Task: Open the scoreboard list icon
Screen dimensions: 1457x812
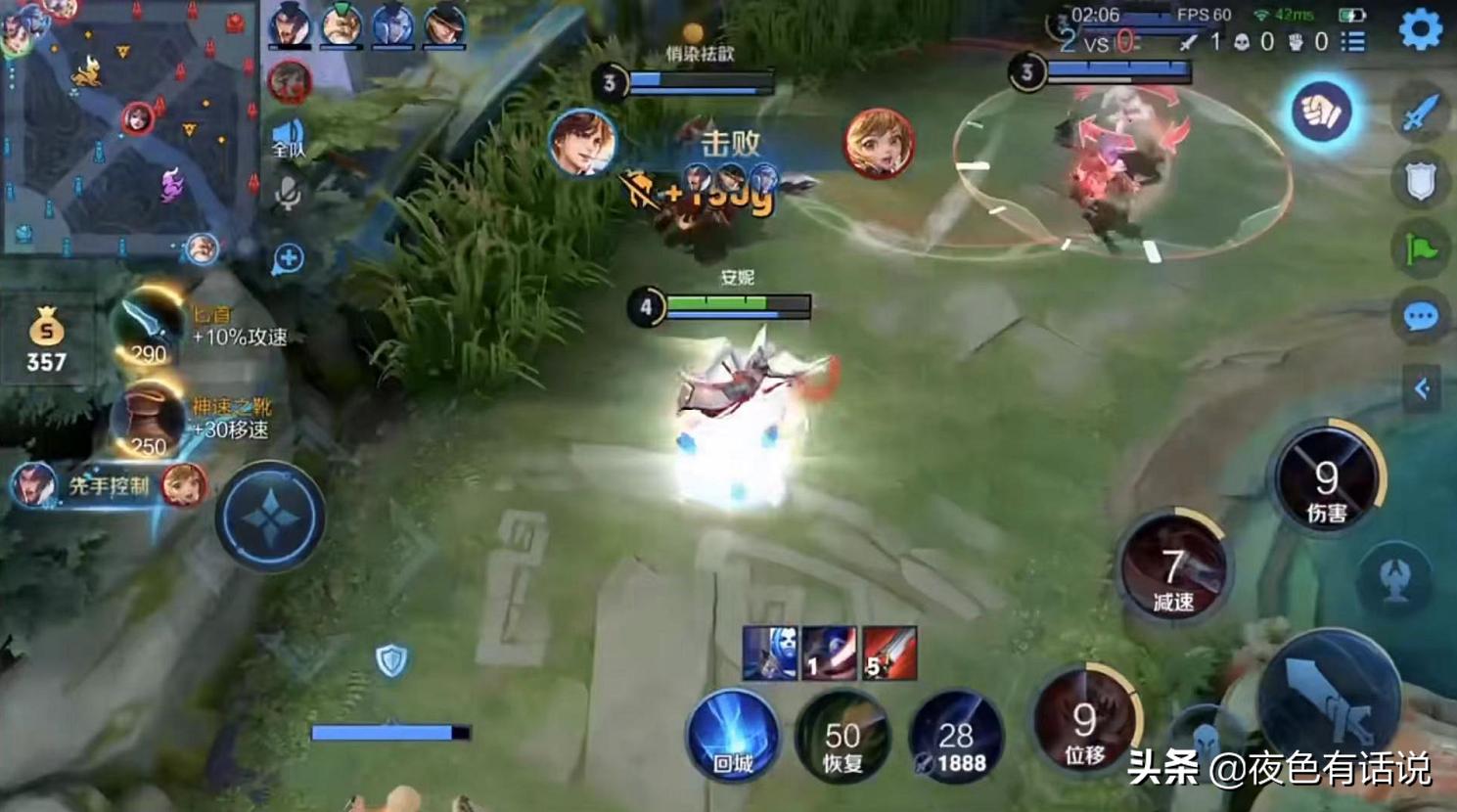Action: 1353,41
